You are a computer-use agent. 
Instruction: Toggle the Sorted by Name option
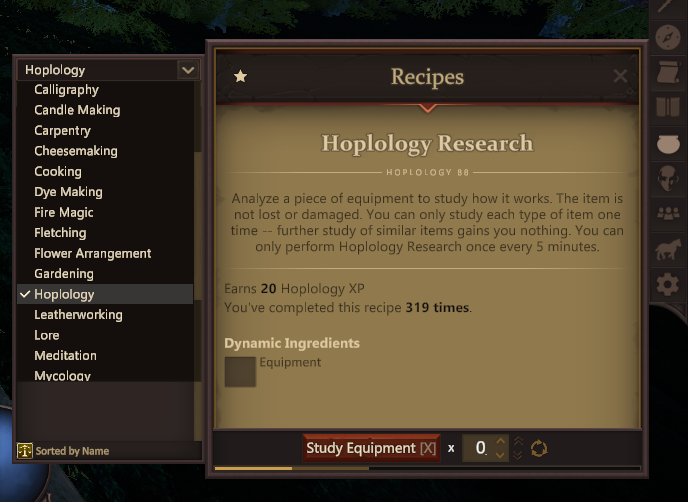(x=64, y=451)
